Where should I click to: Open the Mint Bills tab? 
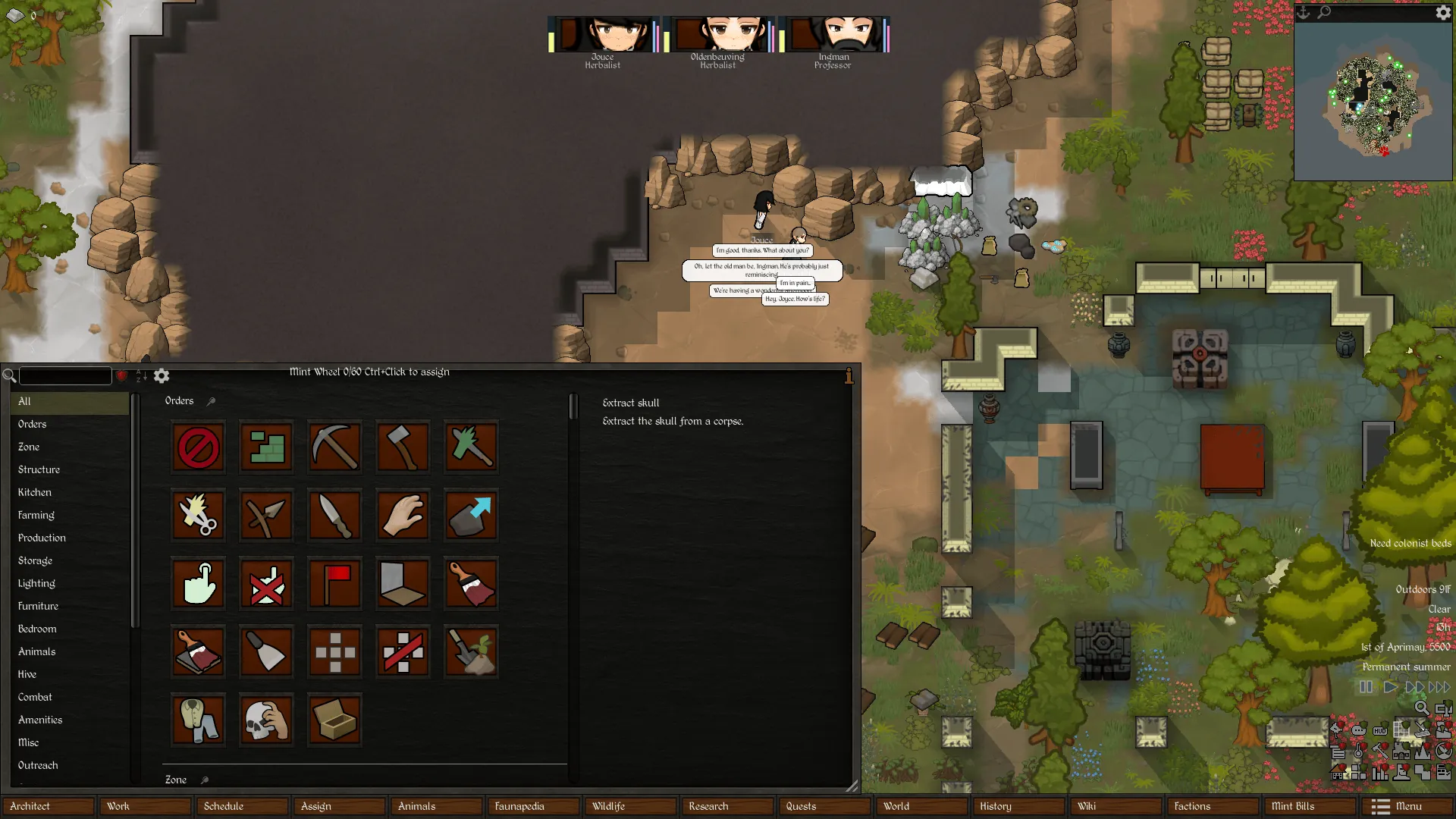click(x=1308, y=806)
